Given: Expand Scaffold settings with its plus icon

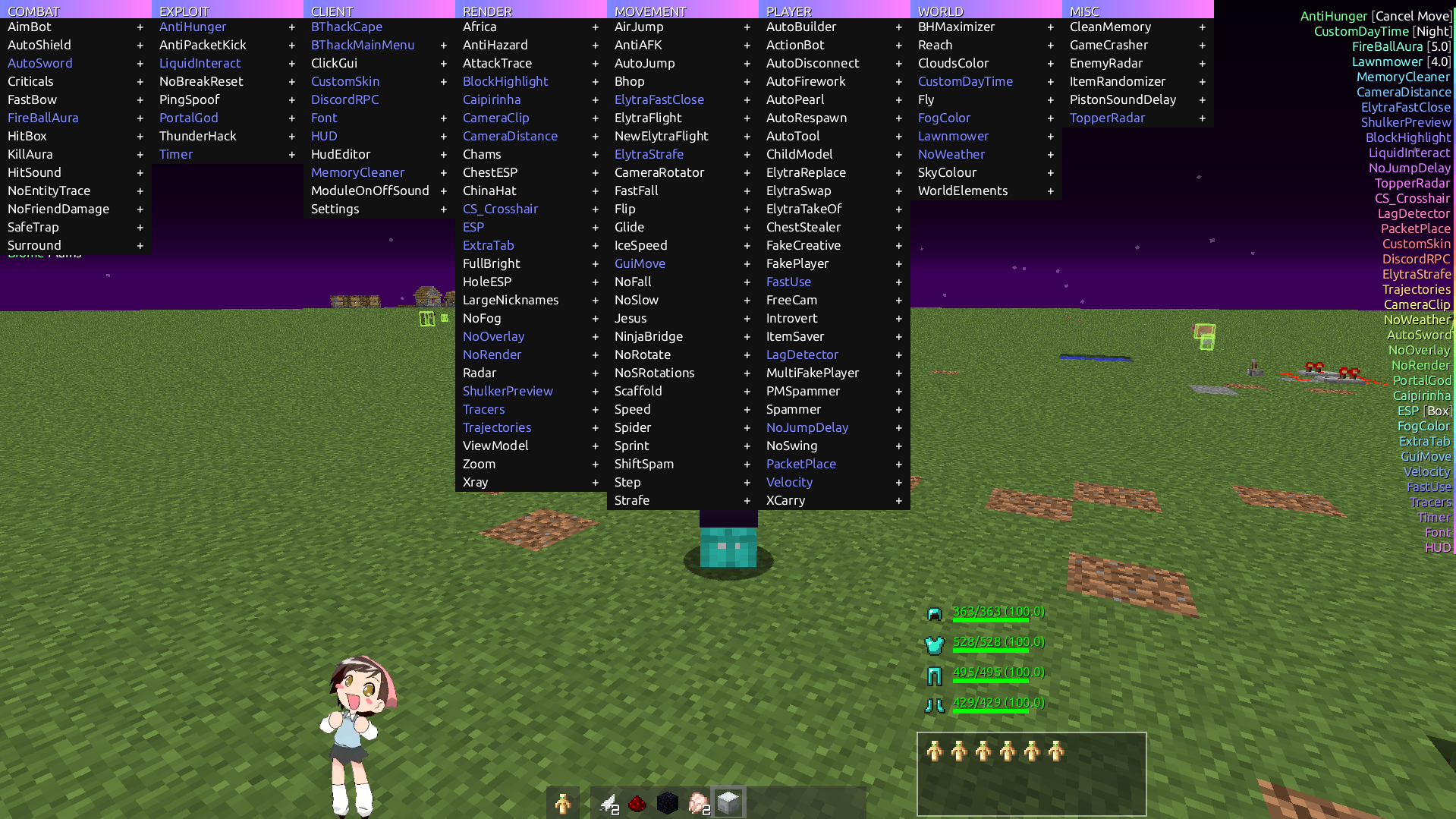Looking at the screenshot, I should 747,391.
